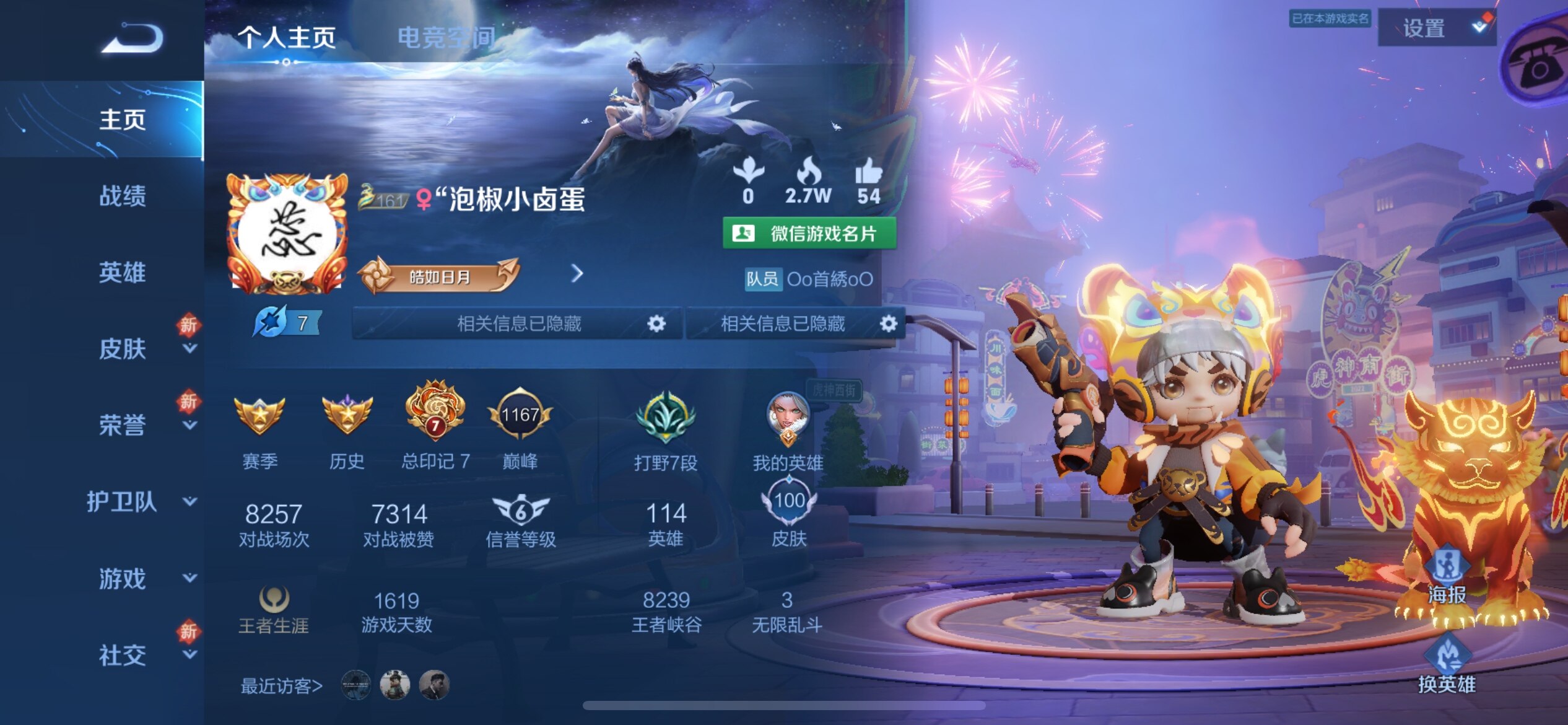1568x725 pixels.
Task: Tap the 微信游戏名片 button
Action: (x=809, y=234)
